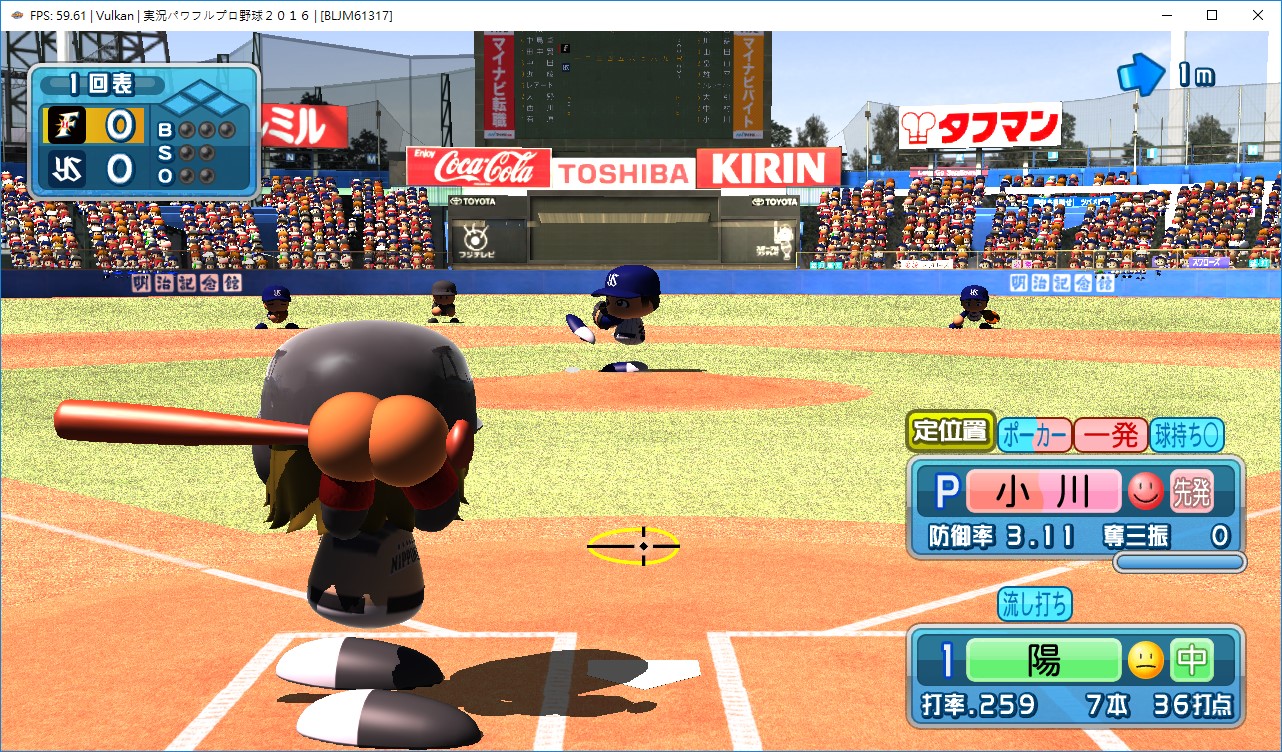Select pitcher 小川 name plate

1044,492
